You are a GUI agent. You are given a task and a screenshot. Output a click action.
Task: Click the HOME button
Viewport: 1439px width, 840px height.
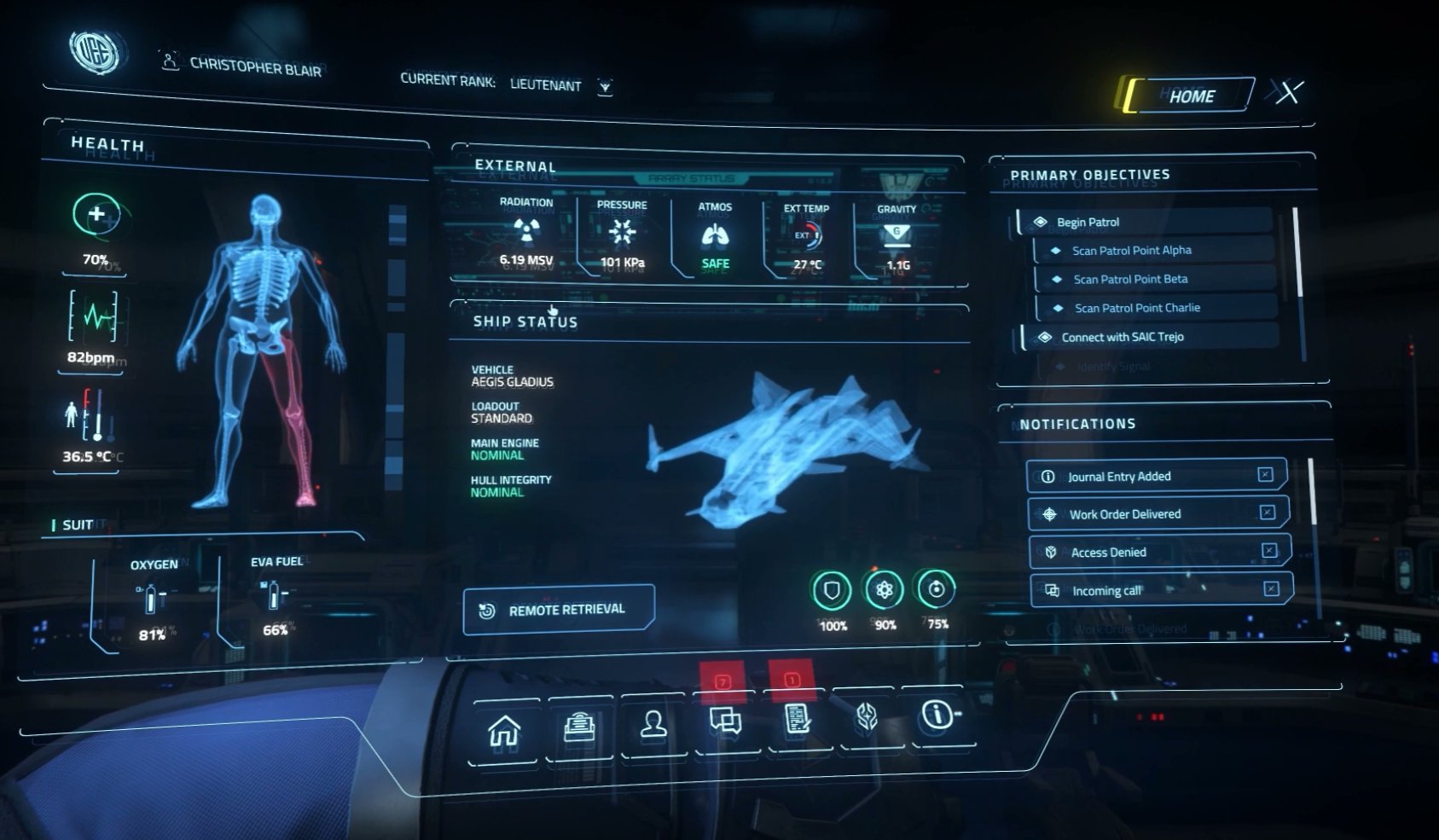coord(1191,96)
